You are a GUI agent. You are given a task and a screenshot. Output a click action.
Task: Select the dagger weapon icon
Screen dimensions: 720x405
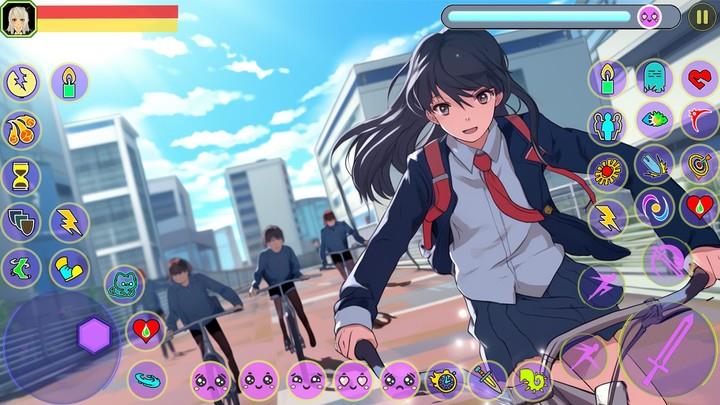point(489,380)
